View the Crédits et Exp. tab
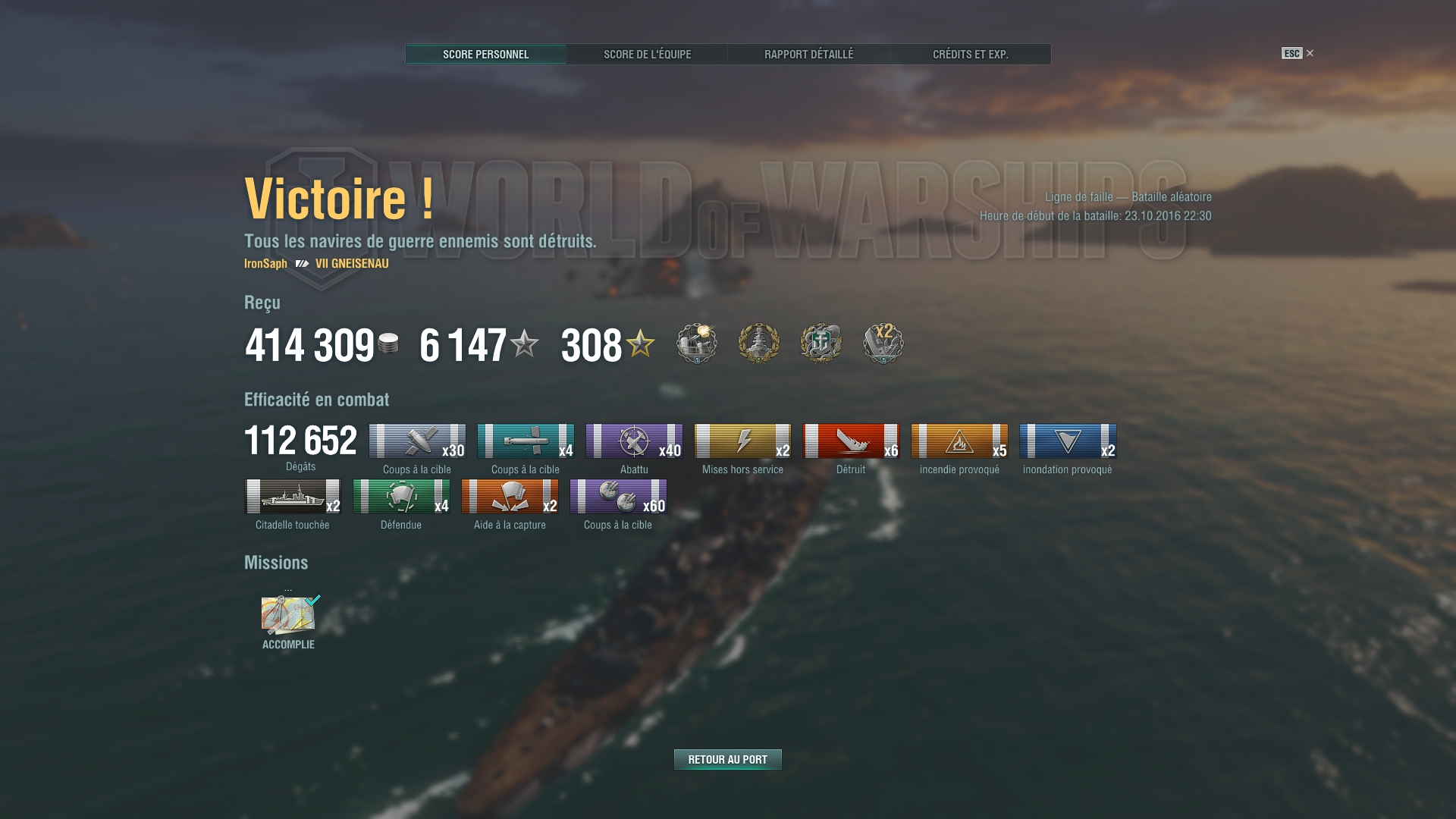Screen dimensions: 1456x819 (x=970, y=54)
